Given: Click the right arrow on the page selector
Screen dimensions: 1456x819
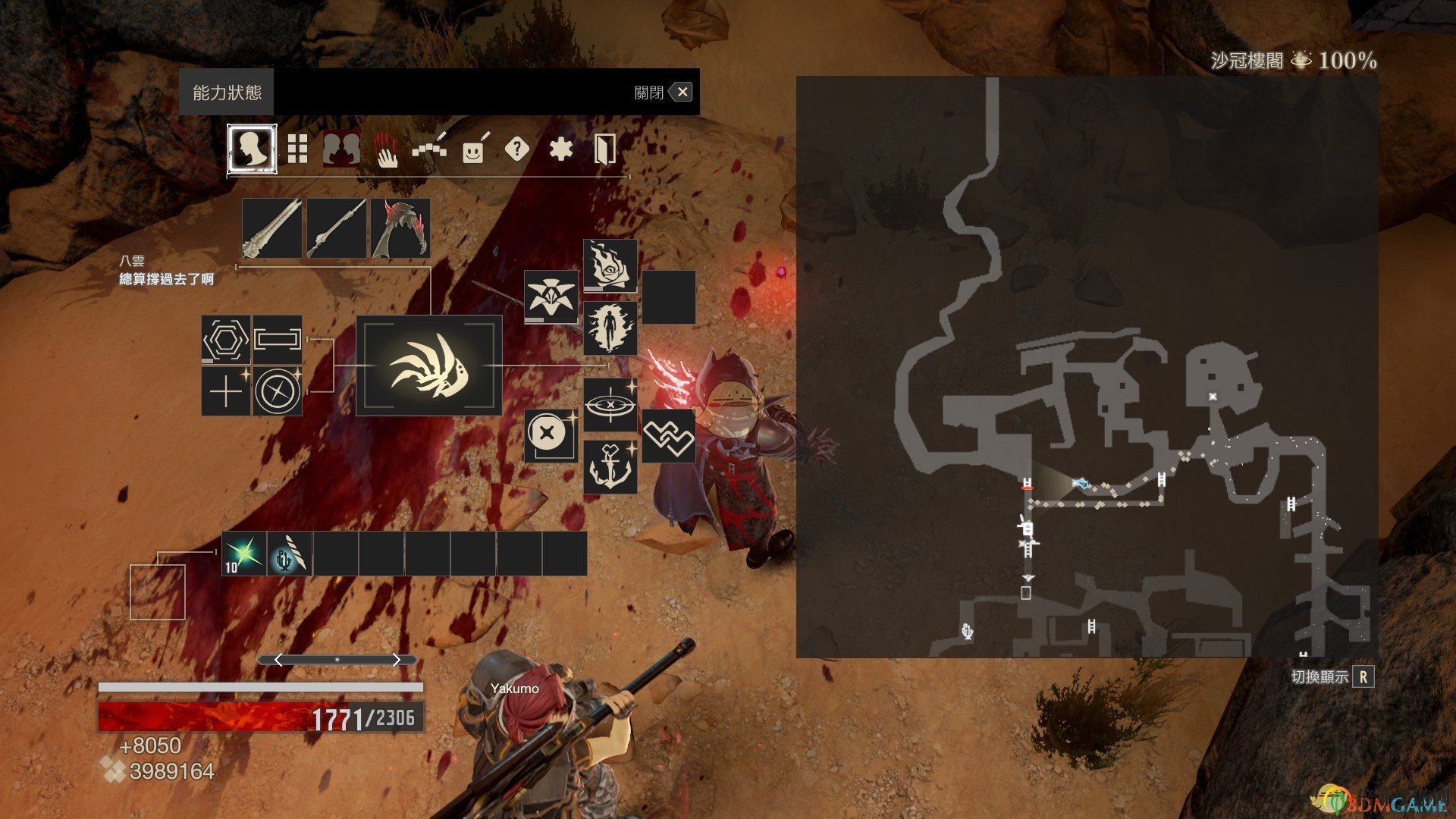Looking at the screenshot, I should click(397, 660).
